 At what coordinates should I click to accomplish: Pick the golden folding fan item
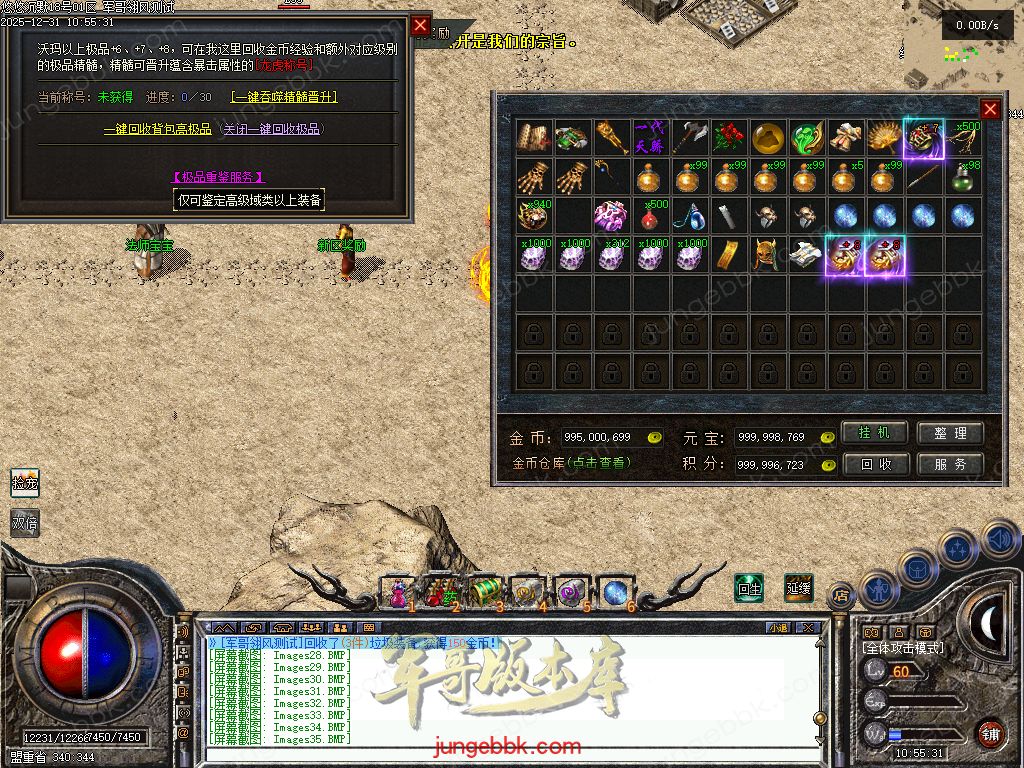(x=885, y=138)
